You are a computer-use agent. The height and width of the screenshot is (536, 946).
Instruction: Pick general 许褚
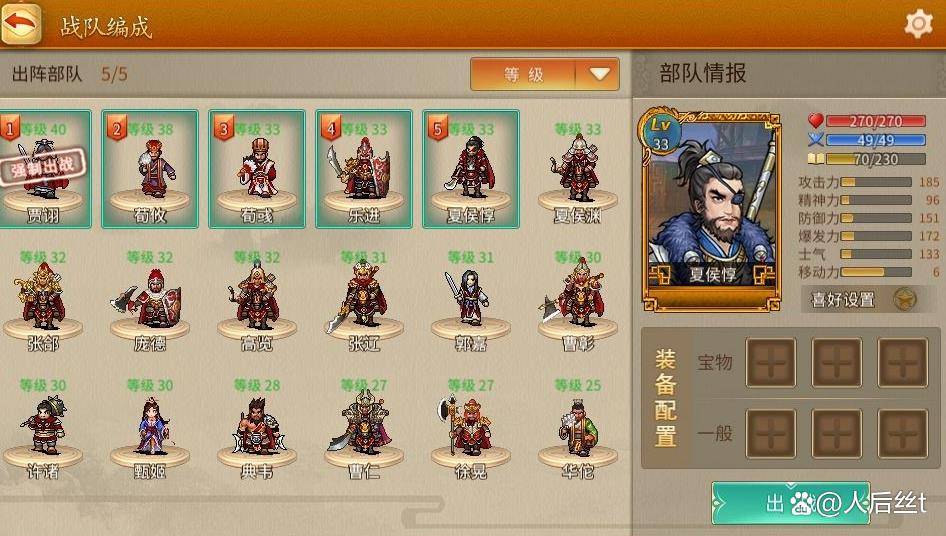click(42, 428)
